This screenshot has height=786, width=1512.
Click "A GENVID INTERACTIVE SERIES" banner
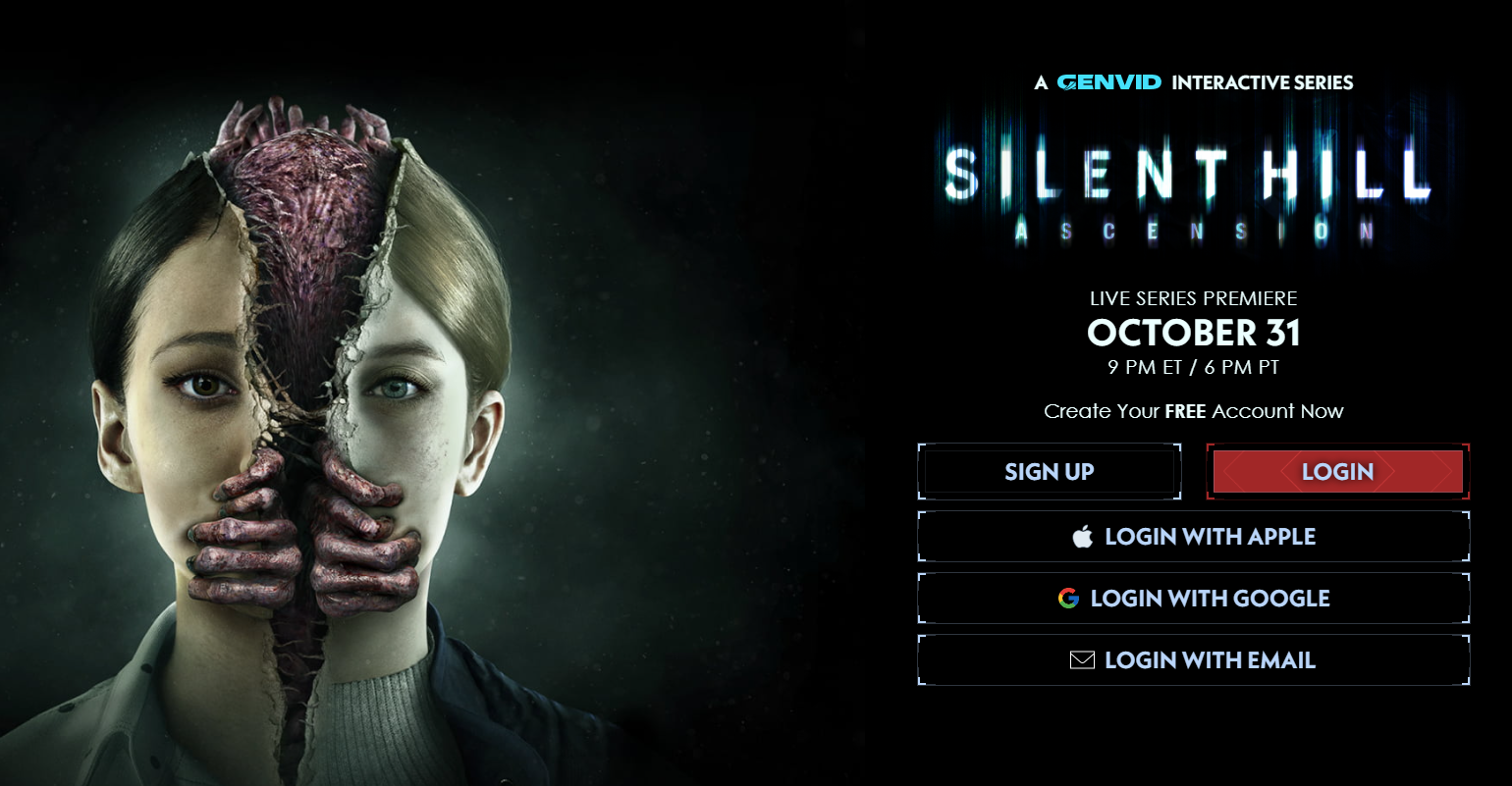[x=1192, y=82]
